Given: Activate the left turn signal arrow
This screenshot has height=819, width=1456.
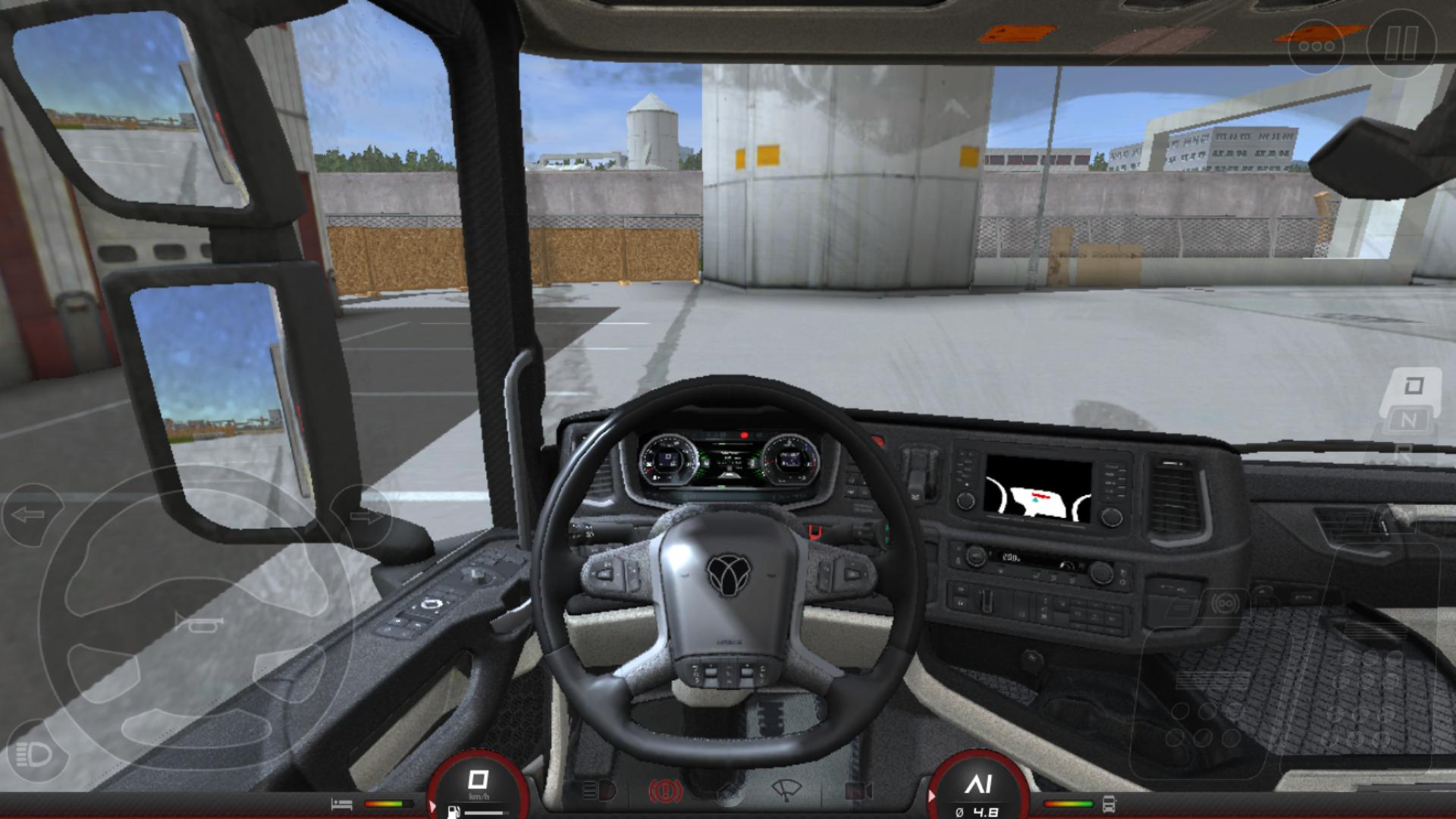Looking at the screenshot, I should (30, 516).
